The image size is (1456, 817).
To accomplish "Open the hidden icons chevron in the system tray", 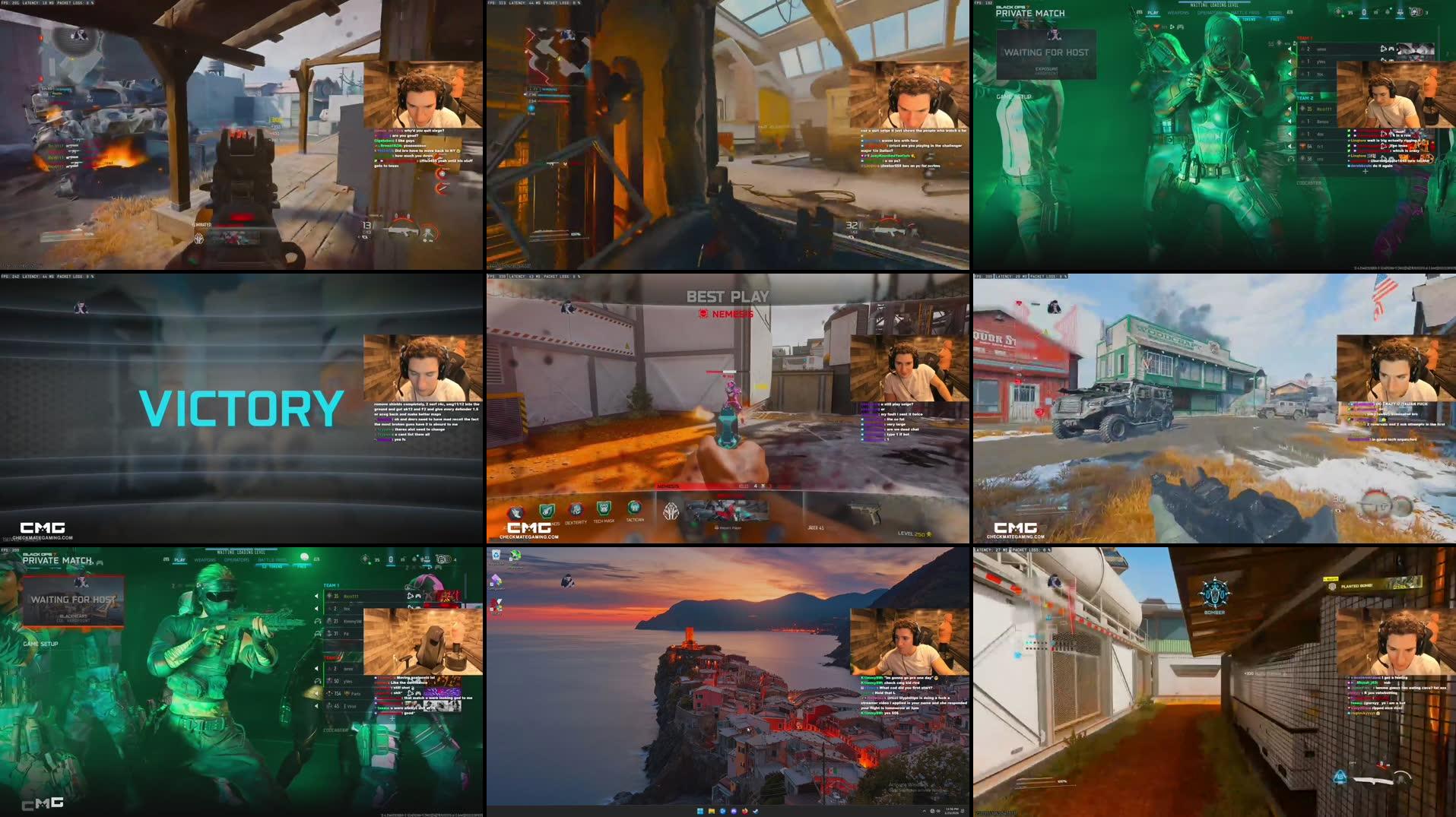I will (925, 812).
